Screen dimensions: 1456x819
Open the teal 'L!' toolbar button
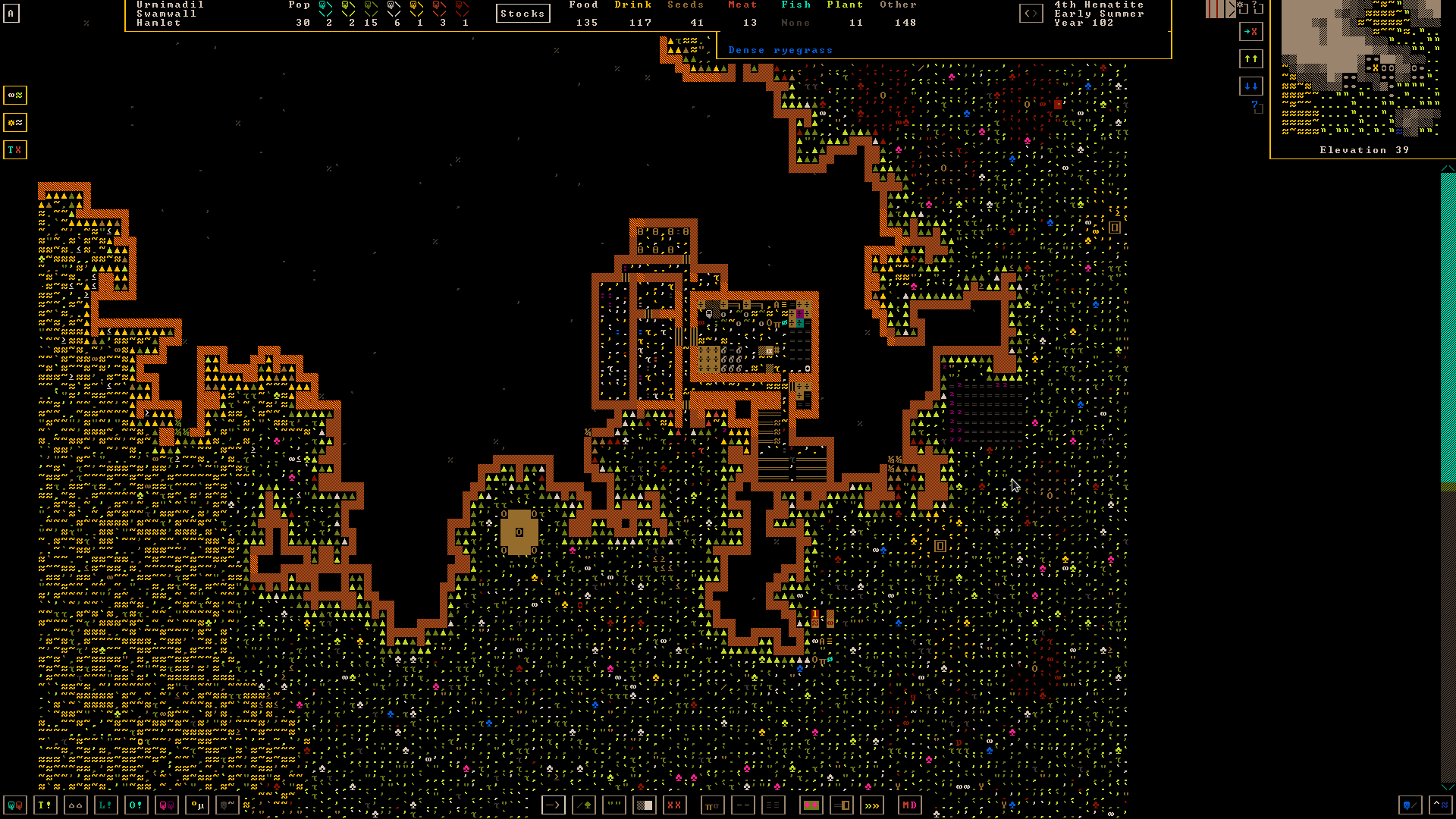tap(106, 805)
